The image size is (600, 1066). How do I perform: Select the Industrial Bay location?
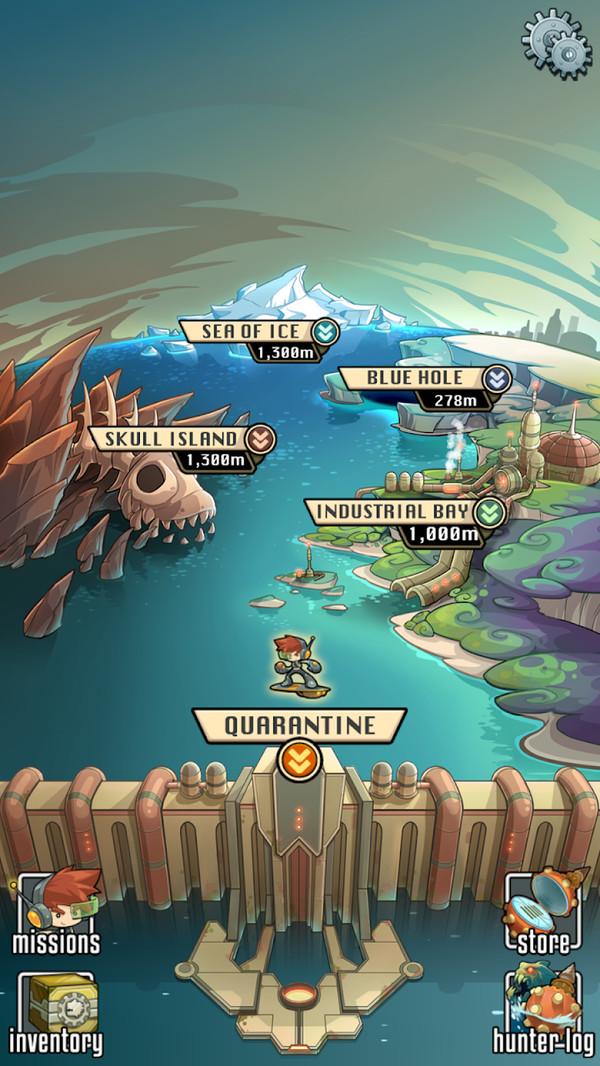click(407, 513)
